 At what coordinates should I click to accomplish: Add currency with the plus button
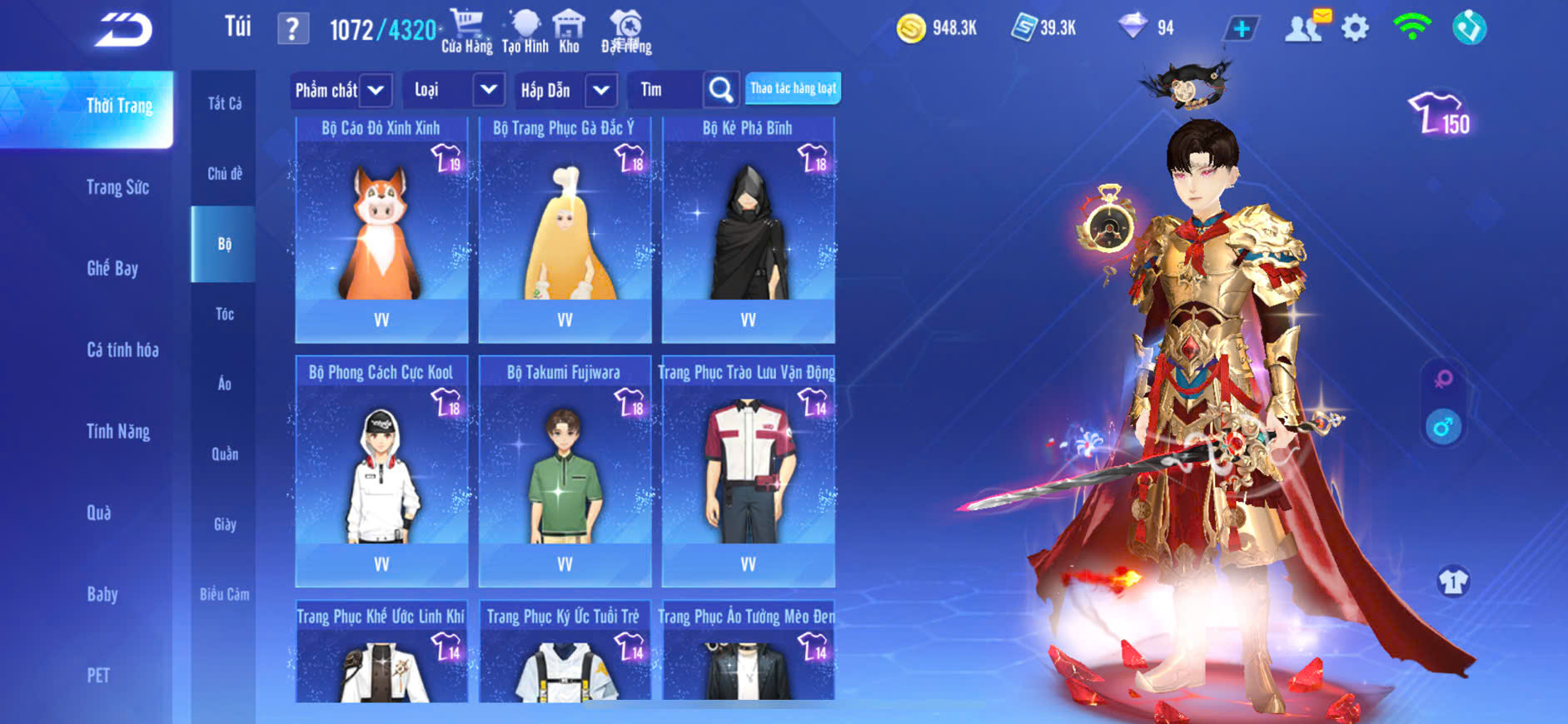pyautogui.click(x=1241, y=29)
